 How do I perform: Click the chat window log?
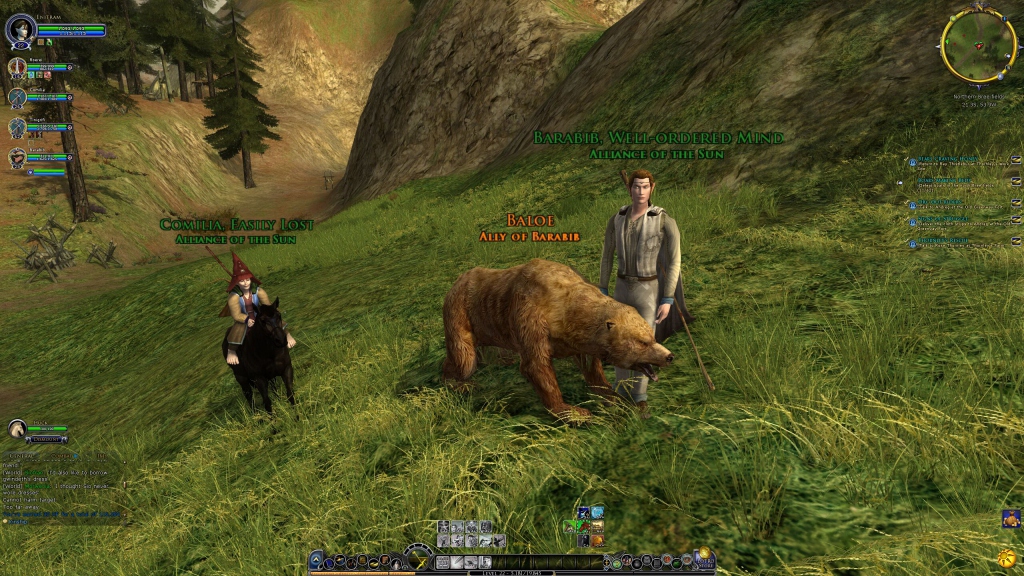[x=62, y=480]
